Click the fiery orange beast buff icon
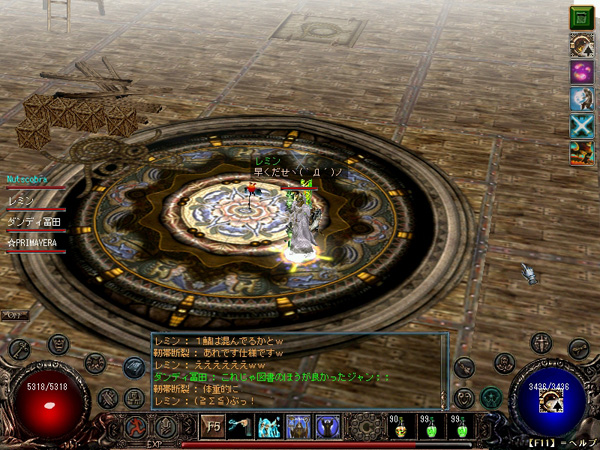This screenshot has width=600, height=450. [582, 153]
